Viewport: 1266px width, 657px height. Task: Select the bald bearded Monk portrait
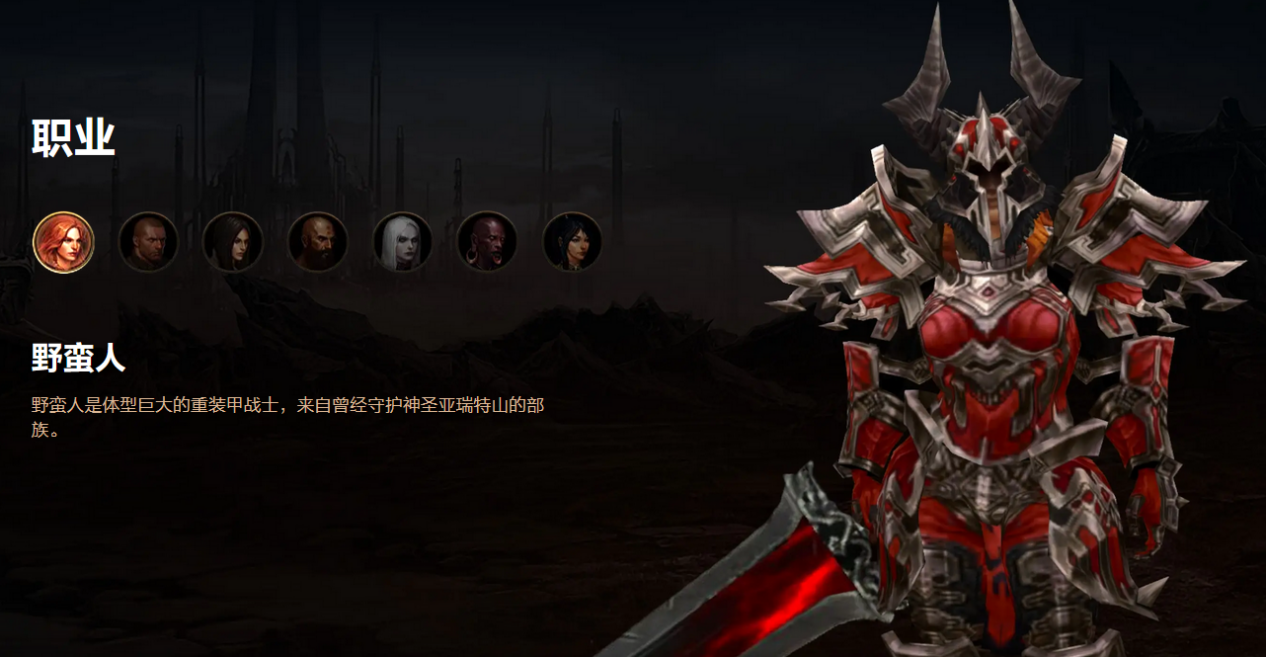(x=318, y=242)
